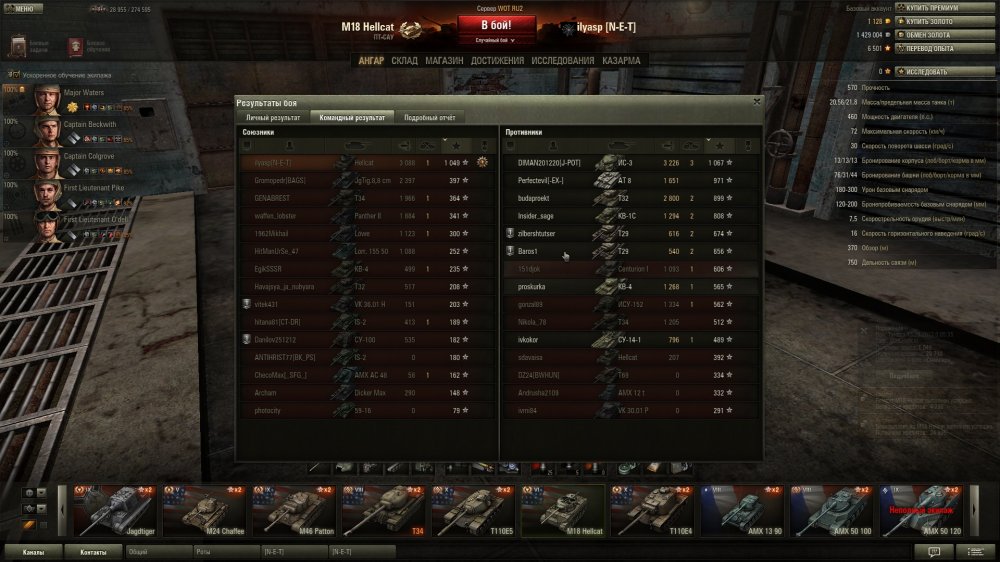The image size is (1000, 562).
Task: Select the Jagdtiger in the tank carousel
Action: (x=112, y=510)
